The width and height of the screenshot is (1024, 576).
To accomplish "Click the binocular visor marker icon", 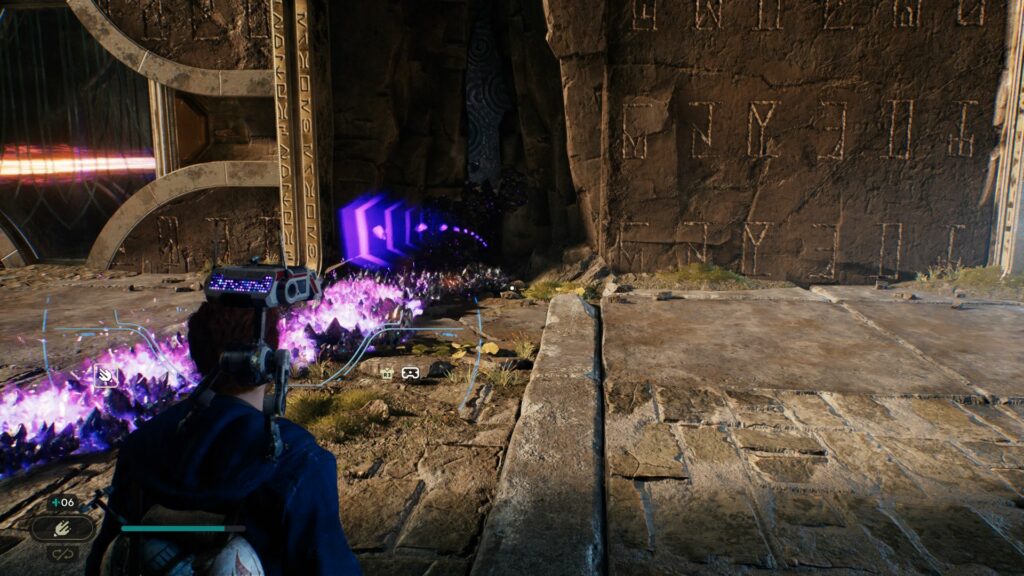I will [410, 373].
